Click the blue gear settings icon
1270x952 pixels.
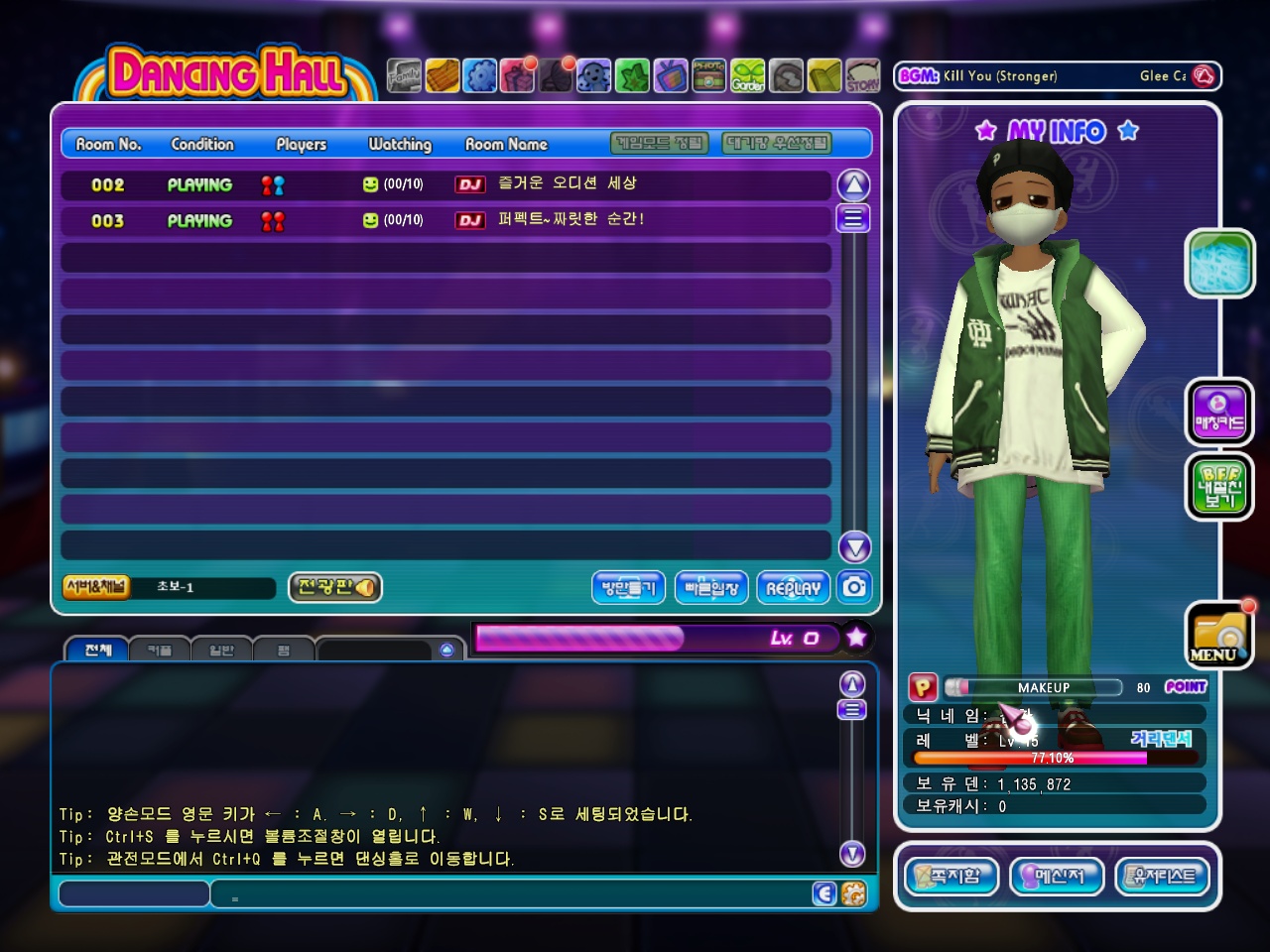click(x=480, y=75)
